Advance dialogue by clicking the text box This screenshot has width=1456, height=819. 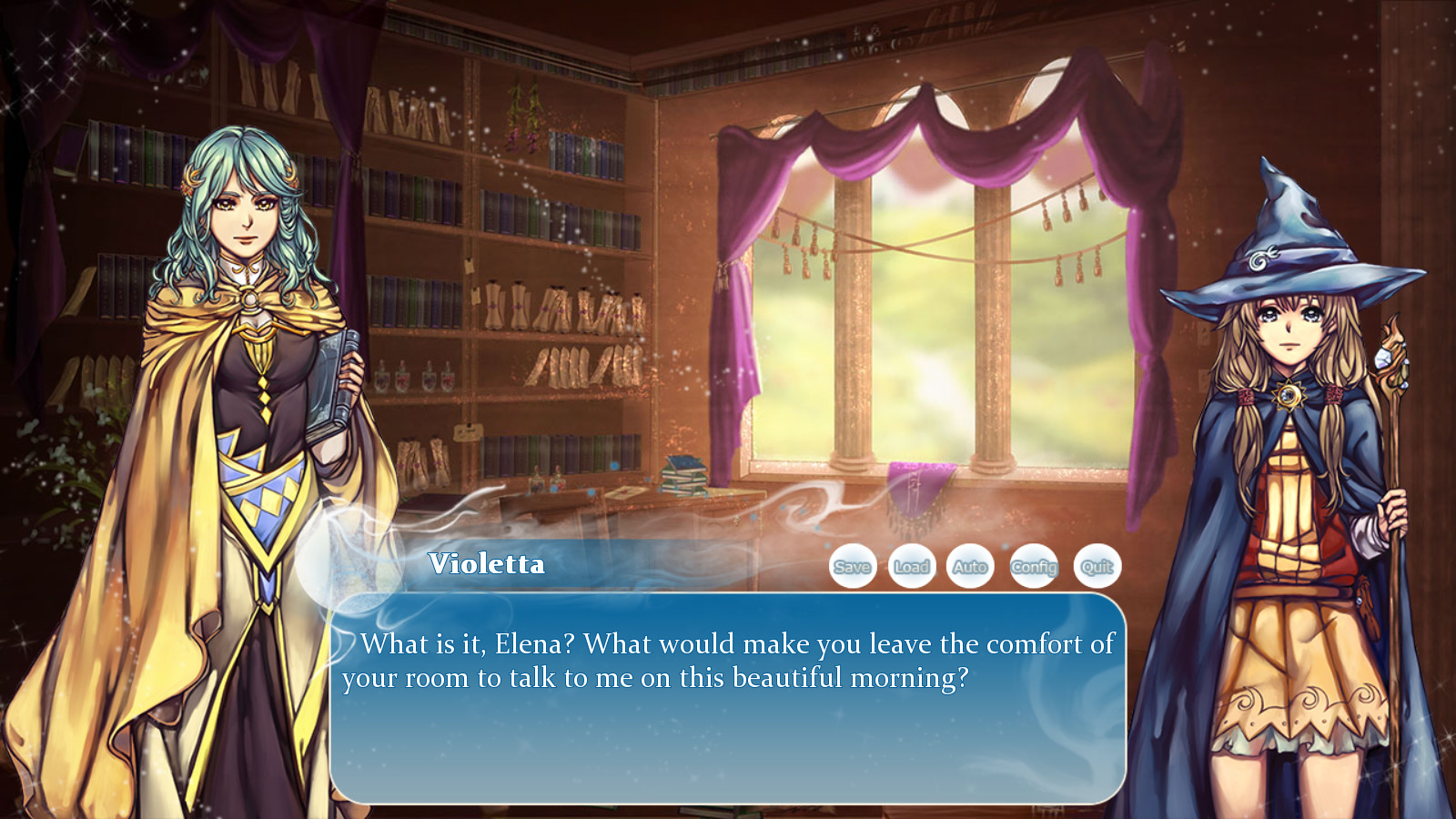728,701
